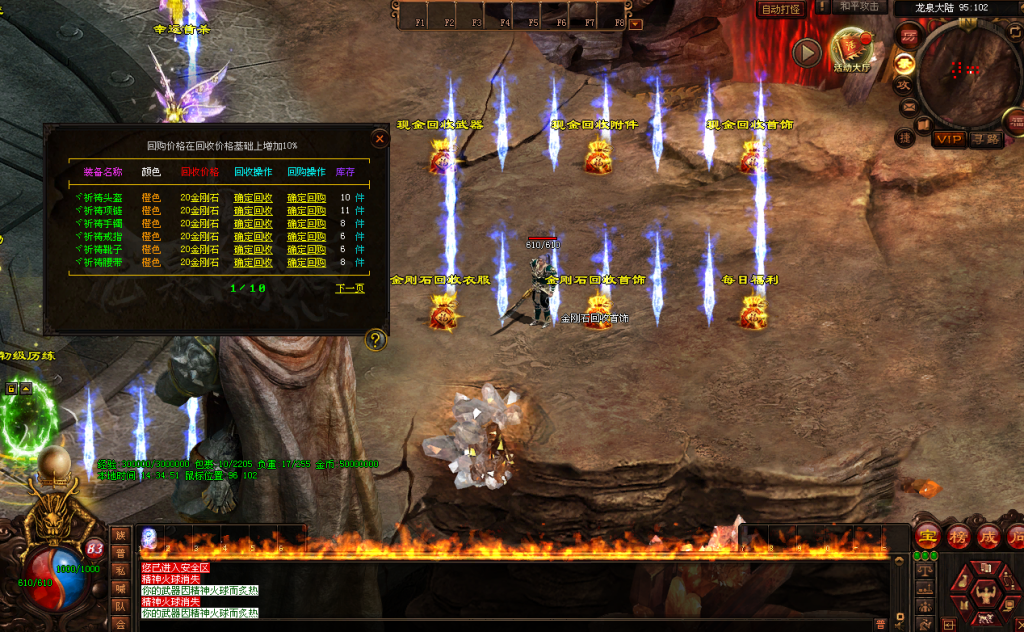Open the 宝 treasure button
Image resolution: width=1024 pixels, height=632 pixels.
928,536
